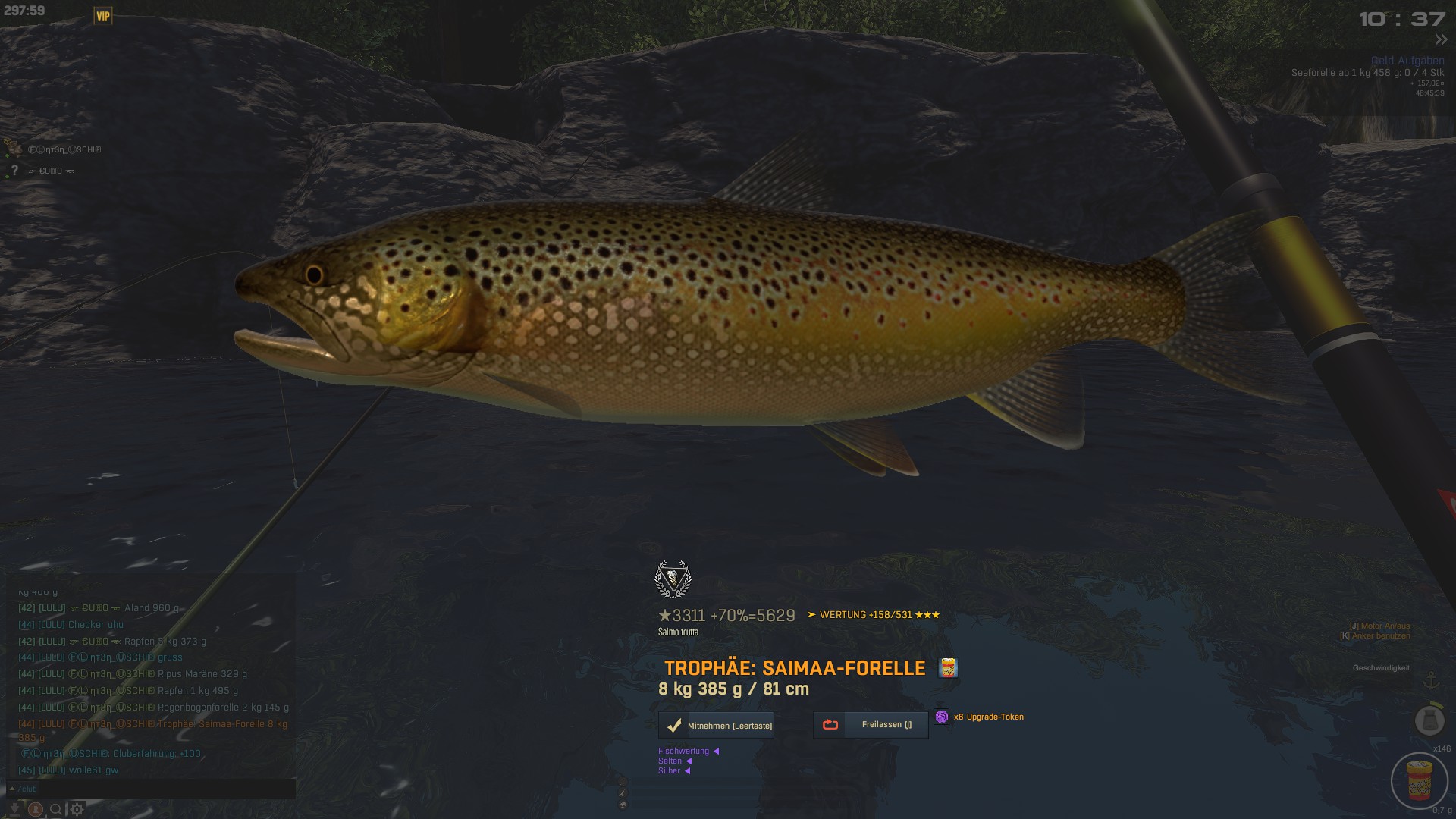The image size is (1456, 819).
Task: Click the Fischwertung label
Action: click(x=683, y=752)
